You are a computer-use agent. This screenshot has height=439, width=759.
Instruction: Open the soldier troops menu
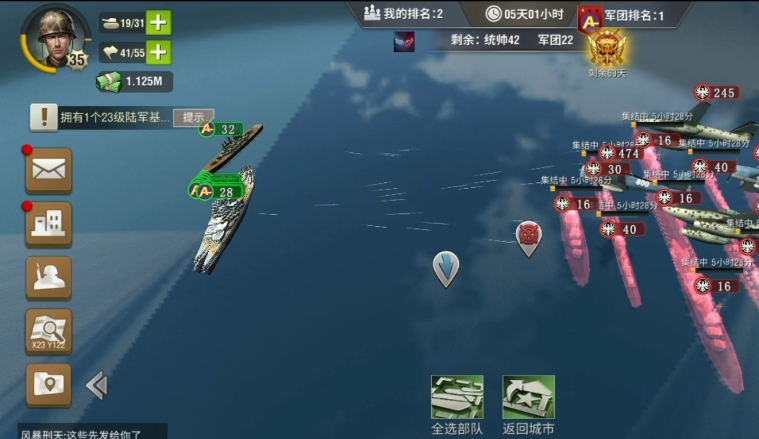point(48,277)
